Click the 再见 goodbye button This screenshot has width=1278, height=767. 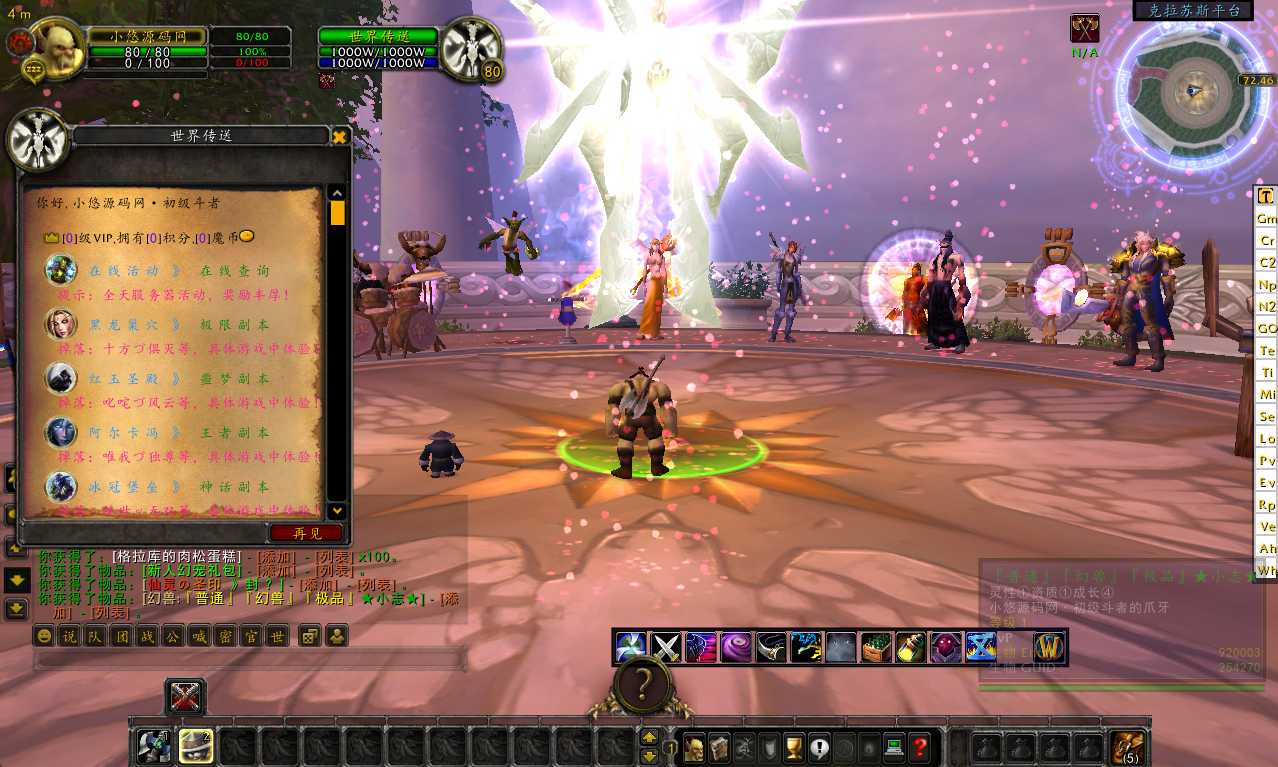307,533
